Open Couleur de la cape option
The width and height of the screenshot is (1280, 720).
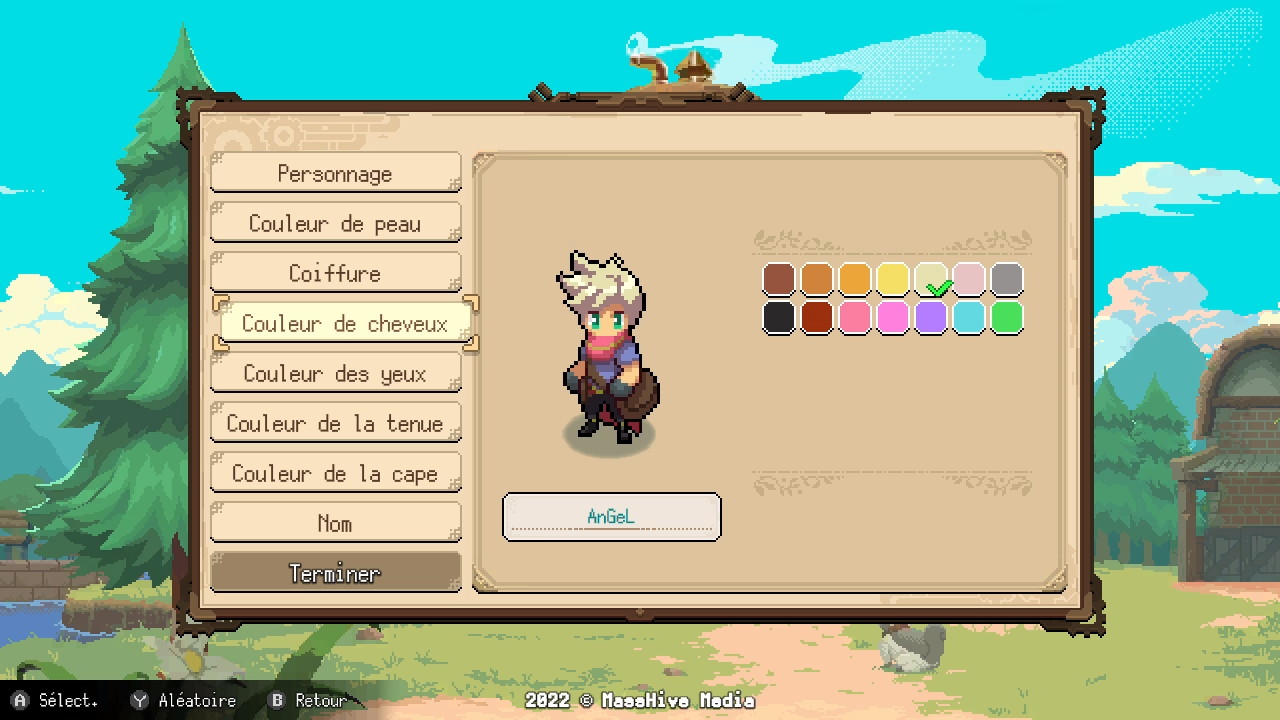(x=335, y=473)
